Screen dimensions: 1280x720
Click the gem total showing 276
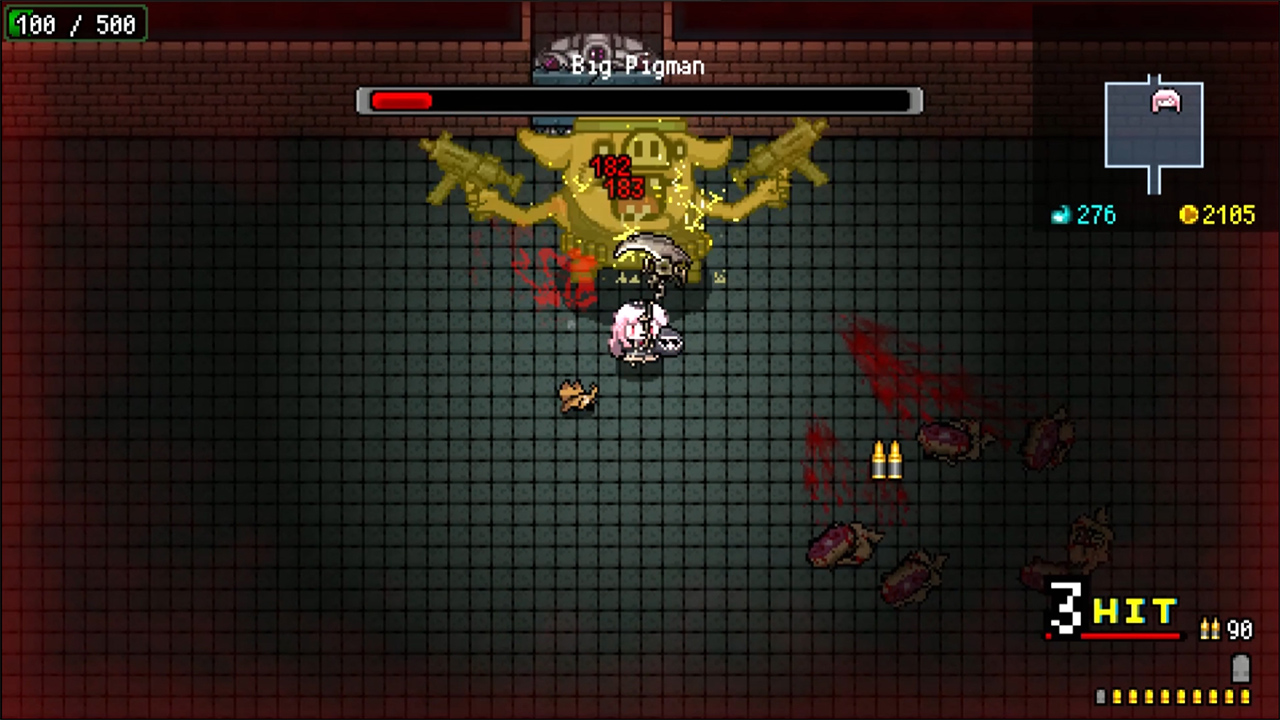1097,215
